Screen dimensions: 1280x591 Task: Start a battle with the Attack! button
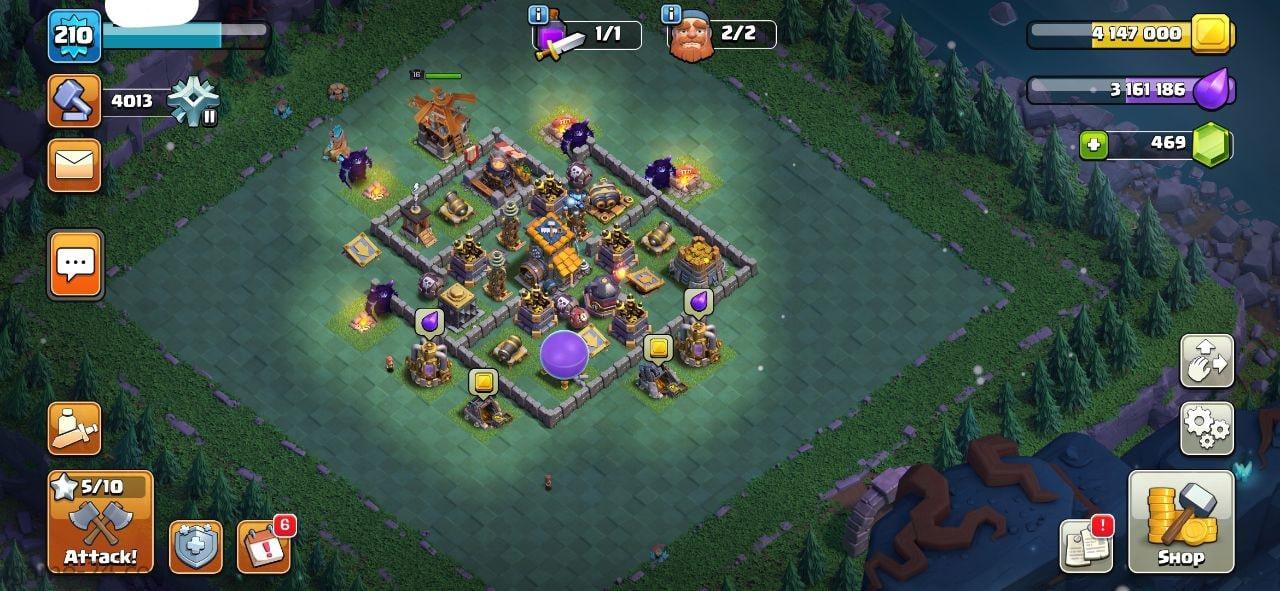[x=100, y=522]
